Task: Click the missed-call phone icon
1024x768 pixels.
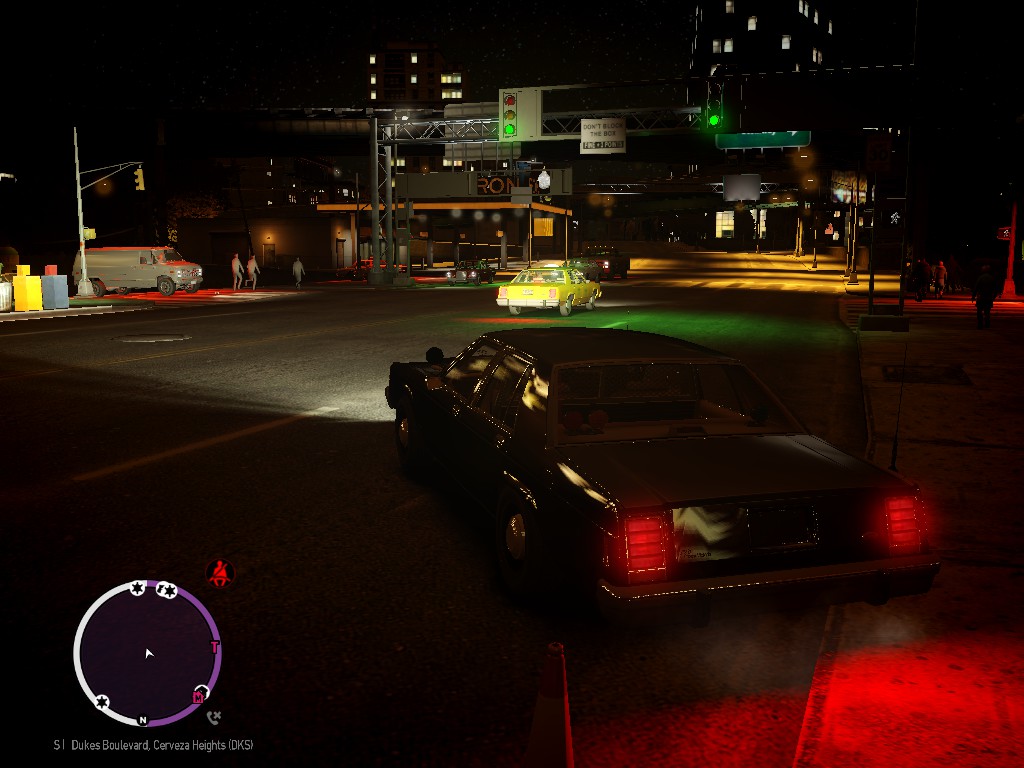Action: [x=213, y=716]
